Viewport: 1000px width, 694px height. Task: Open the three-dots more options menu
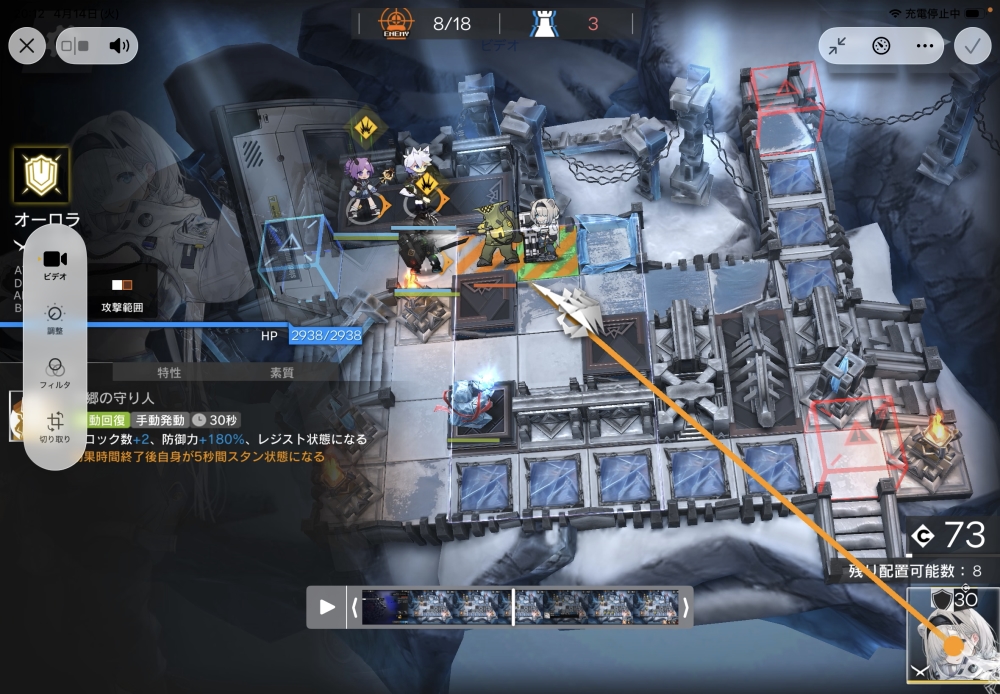pos(924,45)
